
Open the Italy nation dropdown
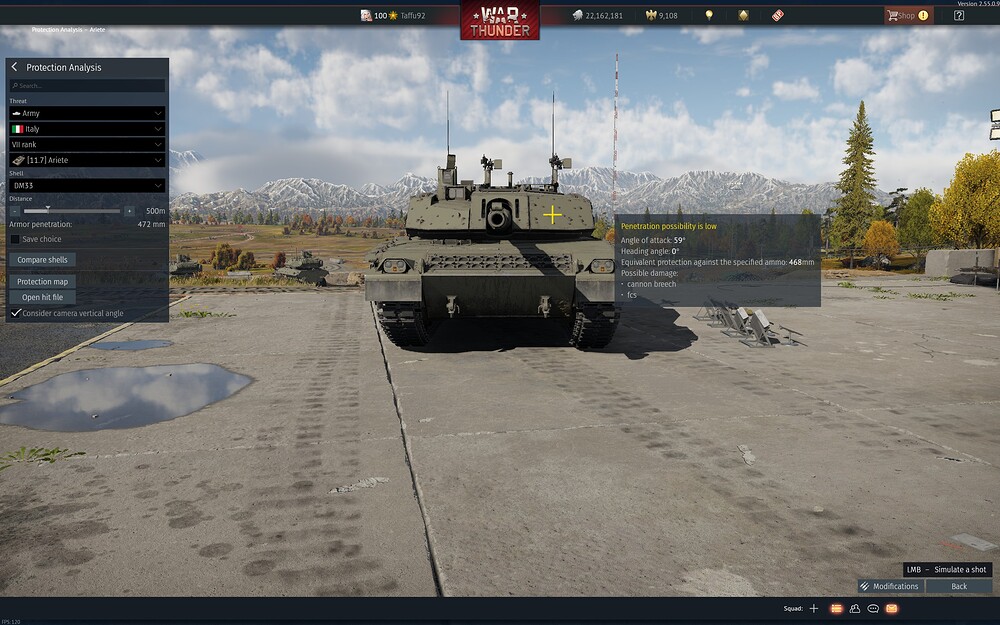coord(87,129)
